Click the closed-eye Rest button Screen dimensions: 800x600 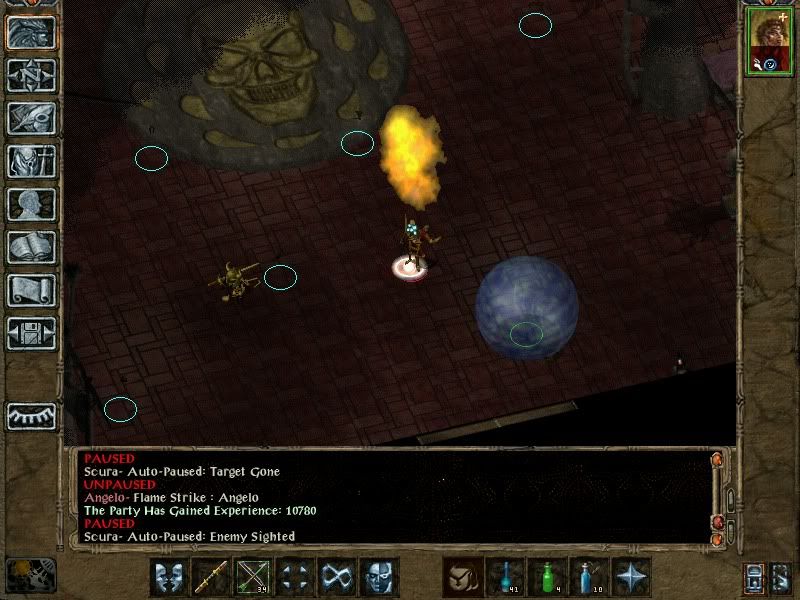31,415
